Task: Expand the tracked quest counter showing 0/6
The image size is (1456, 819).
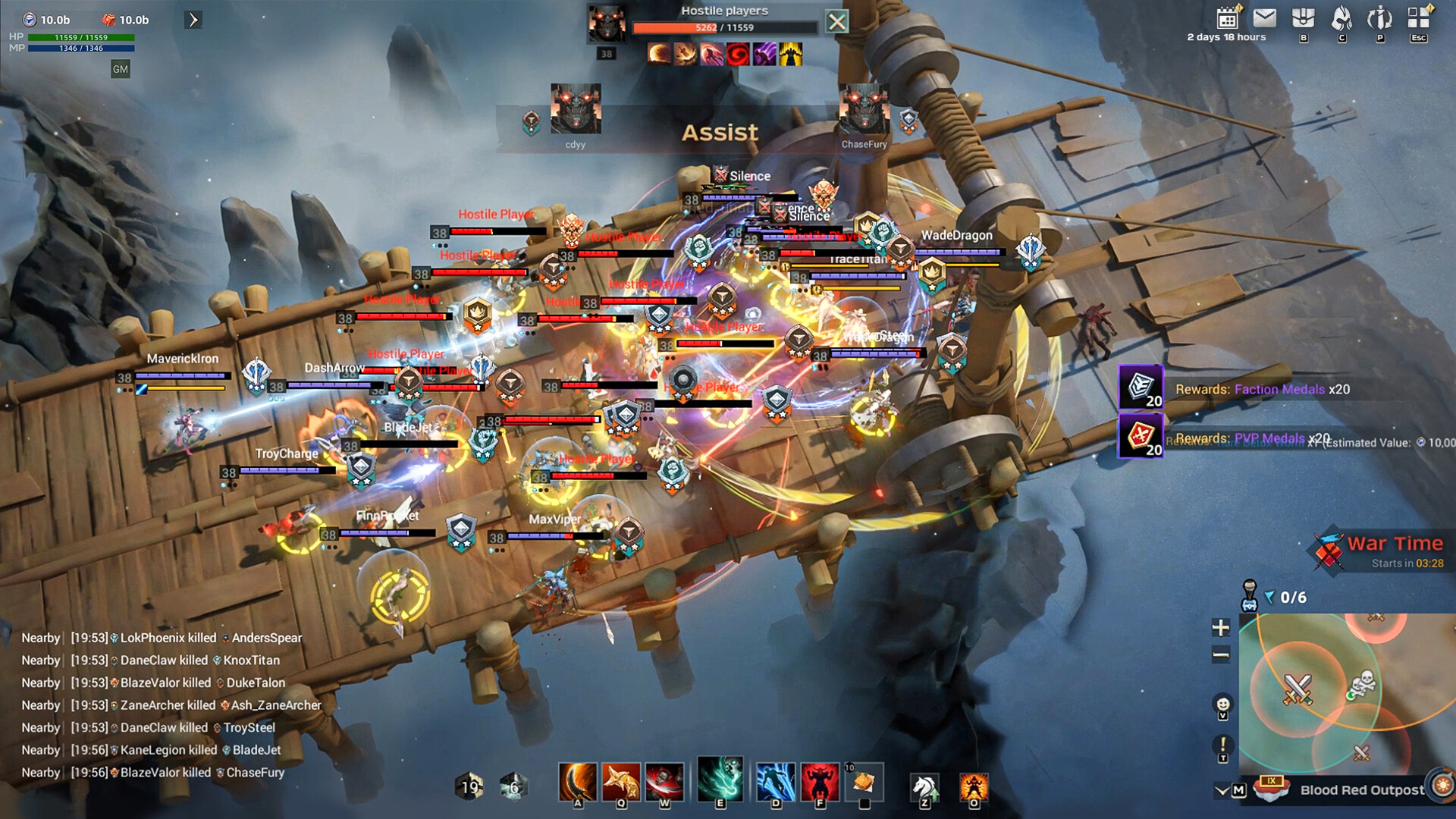Action: point(1291,598)
